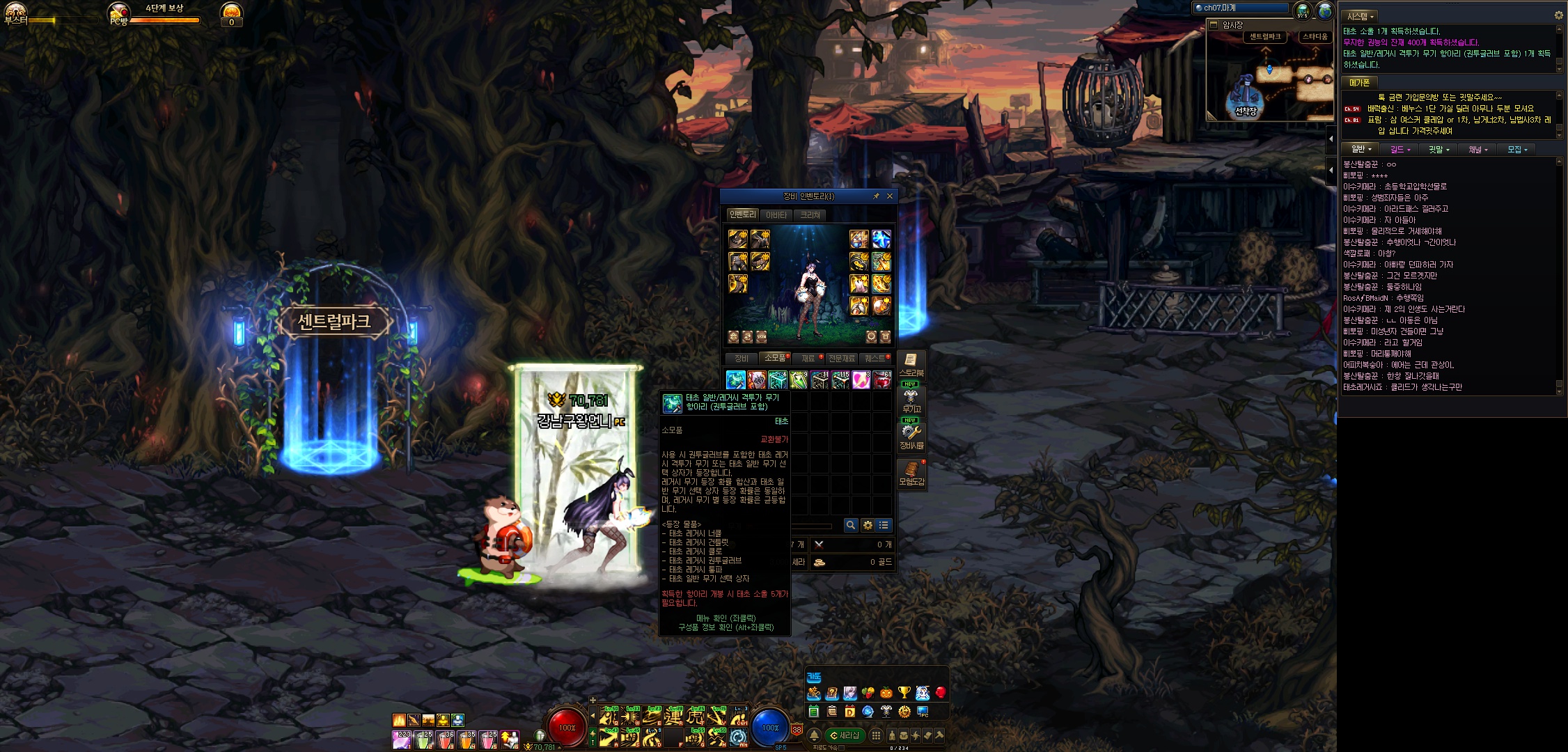Viewport: 1568px width, 752px height.
Task: Close the equipment inventory window
Action: click(x=889, y=196)
